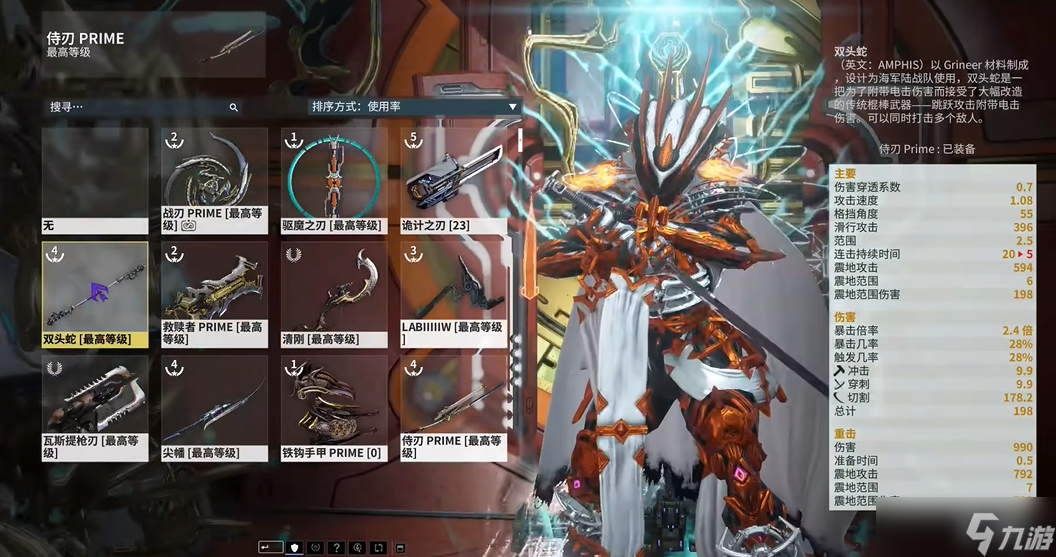
Task: Select the 铁钩手甲 PRIME weapon tile
Action: pyautogui.click(x=334, y=408)
